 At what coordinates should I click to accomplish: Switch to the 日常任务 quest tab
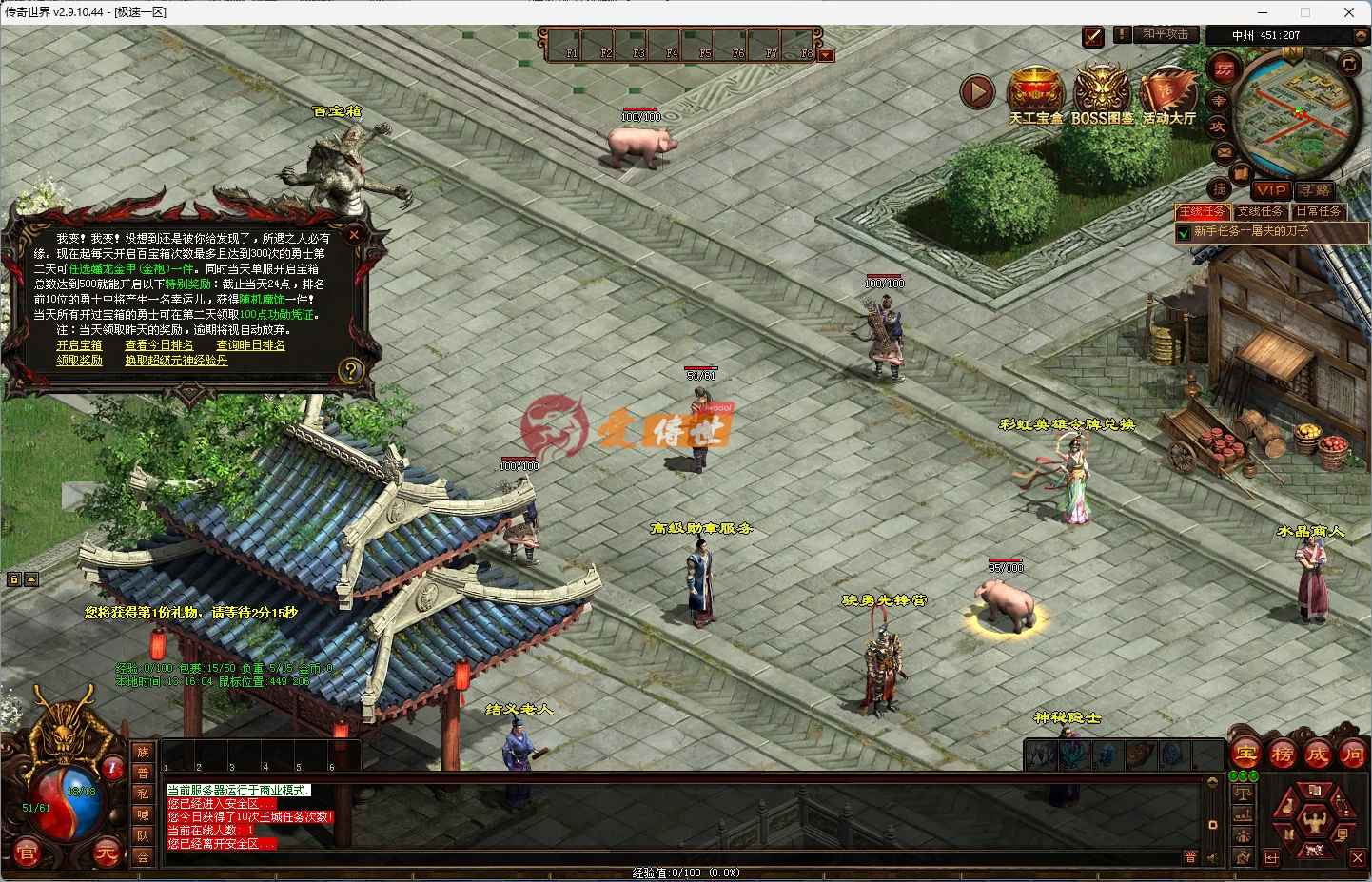tap(1320, 211)
